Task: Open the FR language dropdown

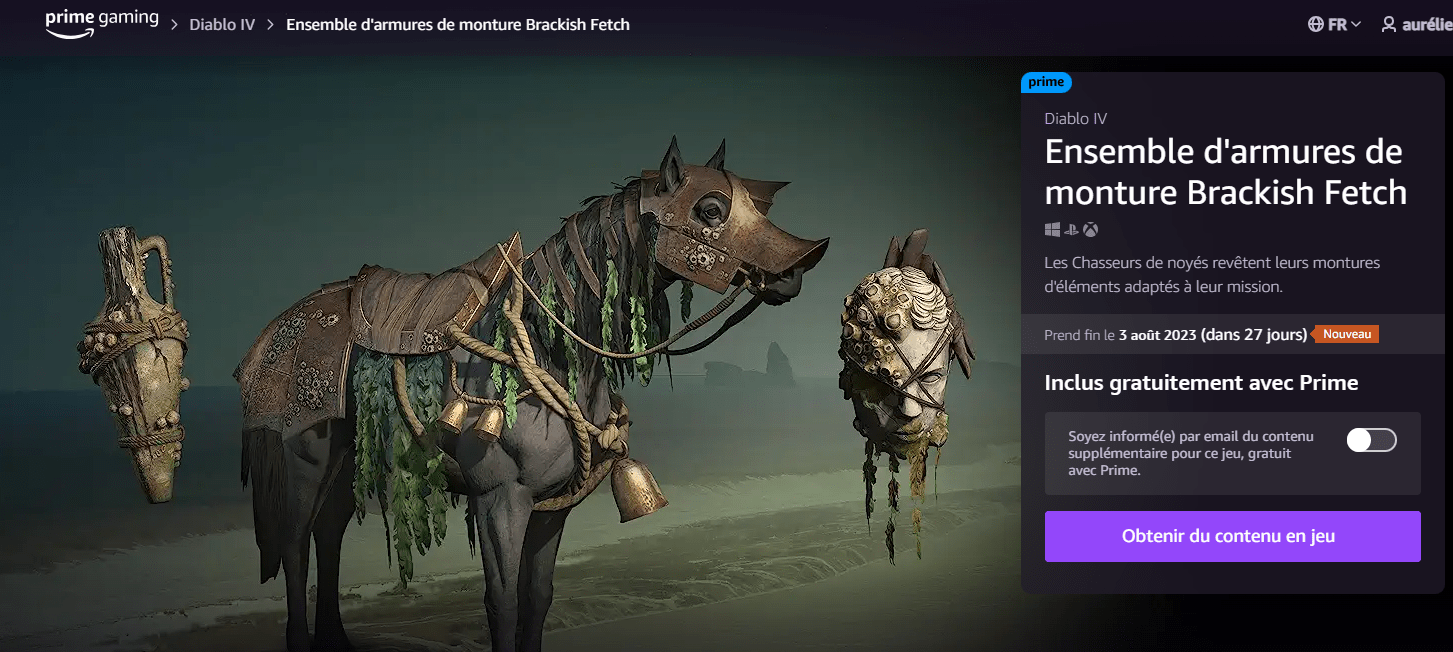Action: point(1334,24)
